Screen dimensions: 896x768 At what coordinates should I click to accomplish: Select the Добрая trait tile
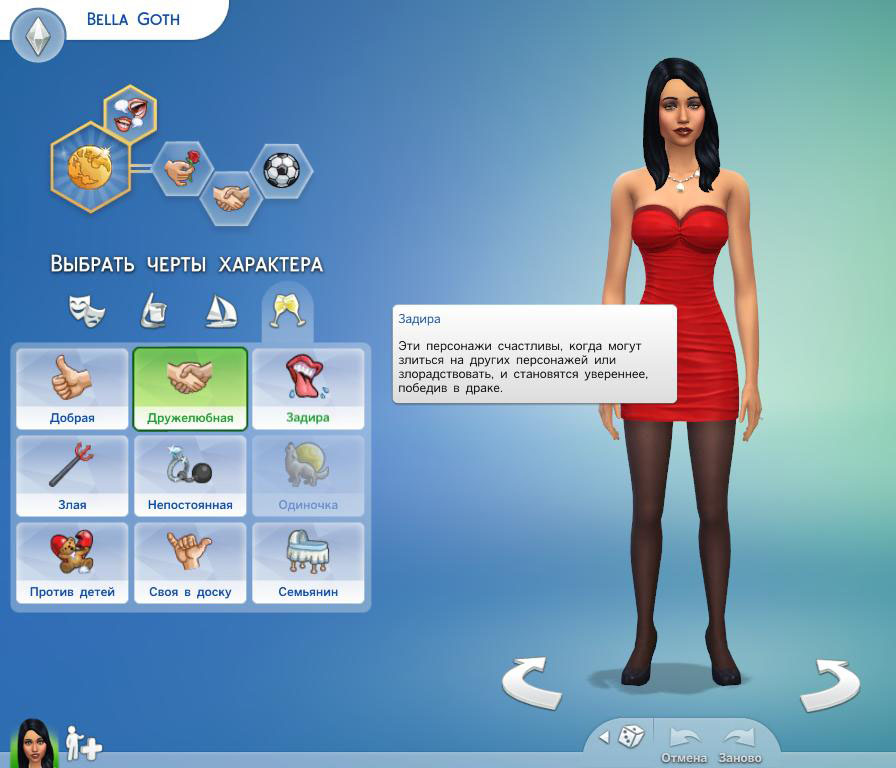[x=72, y=388]
